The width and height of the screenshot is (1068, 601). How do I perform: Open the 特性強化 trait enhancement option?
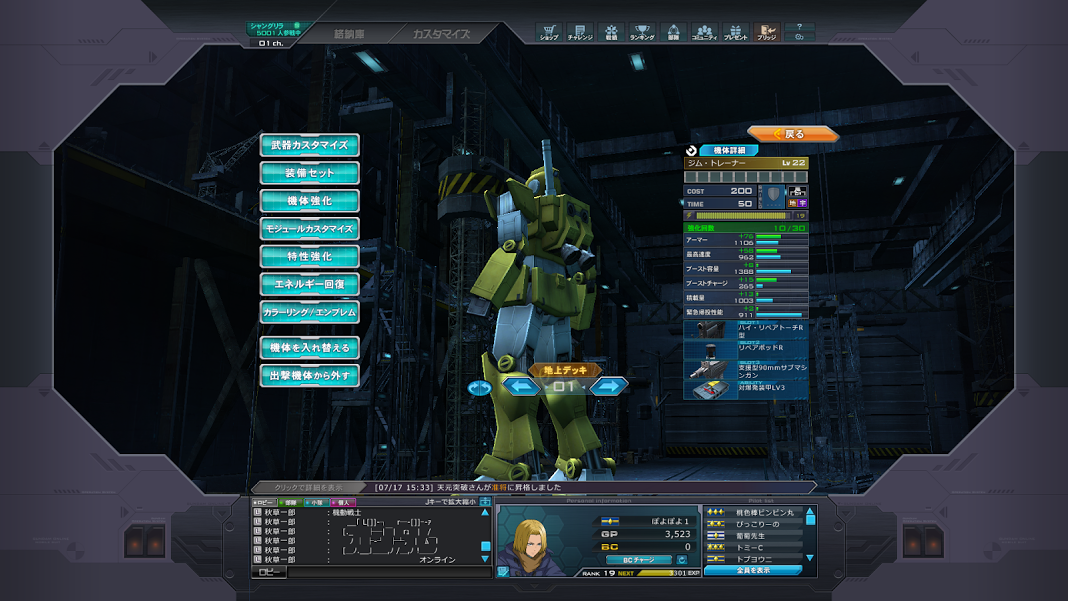point(310,257)
